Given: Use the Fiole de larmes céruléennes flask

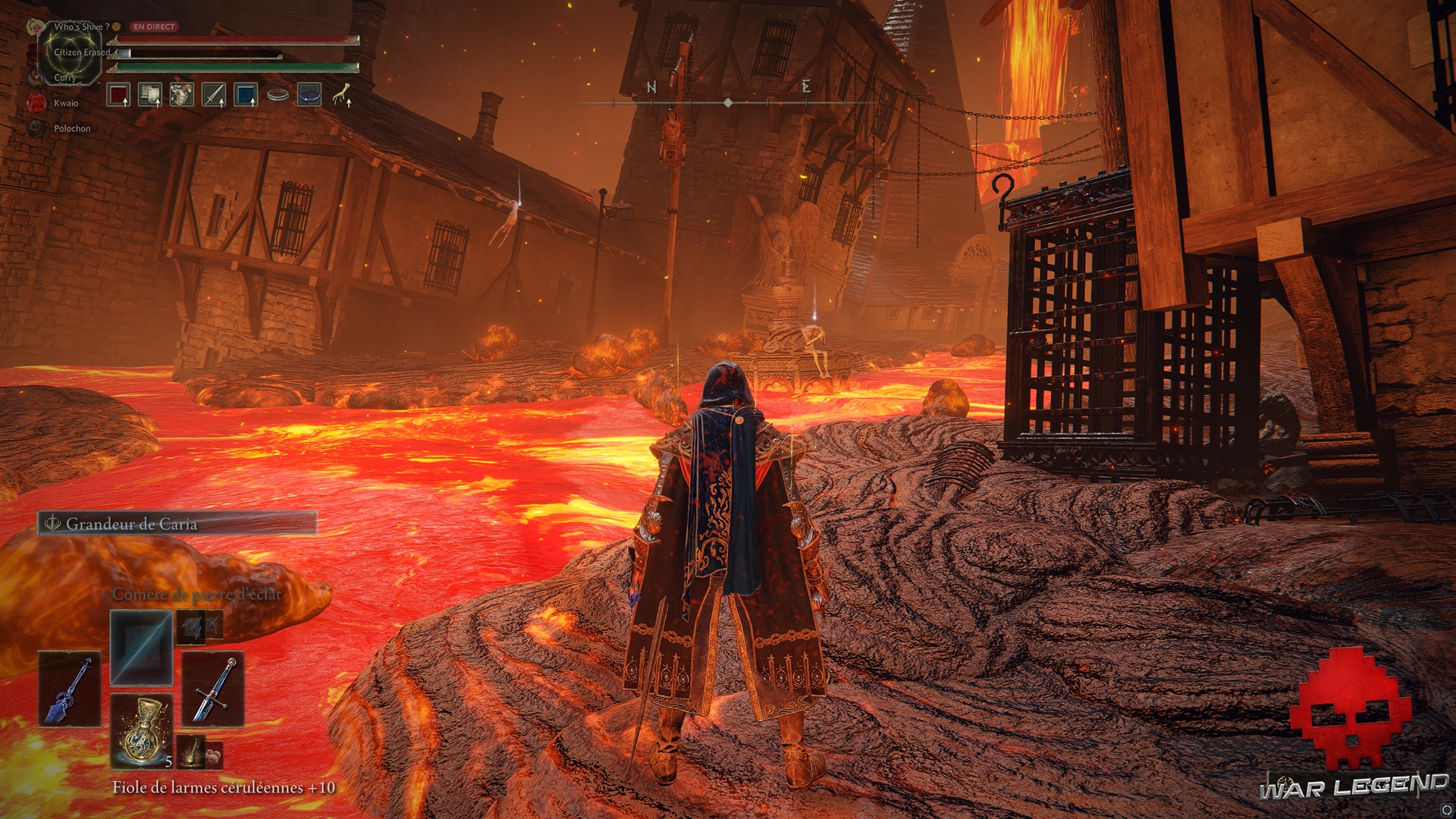Looking at the screenshot, I should (x=142, y=731).
